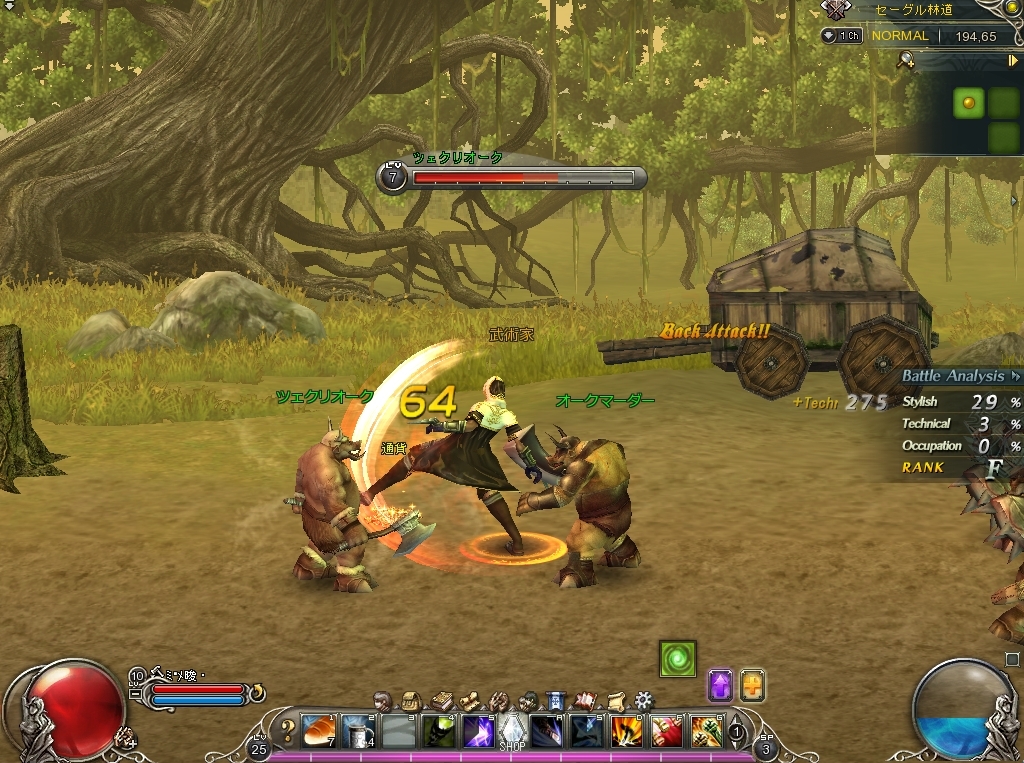
Task: Open the scroll icon above the hotbar
Action: pos(616,699)
